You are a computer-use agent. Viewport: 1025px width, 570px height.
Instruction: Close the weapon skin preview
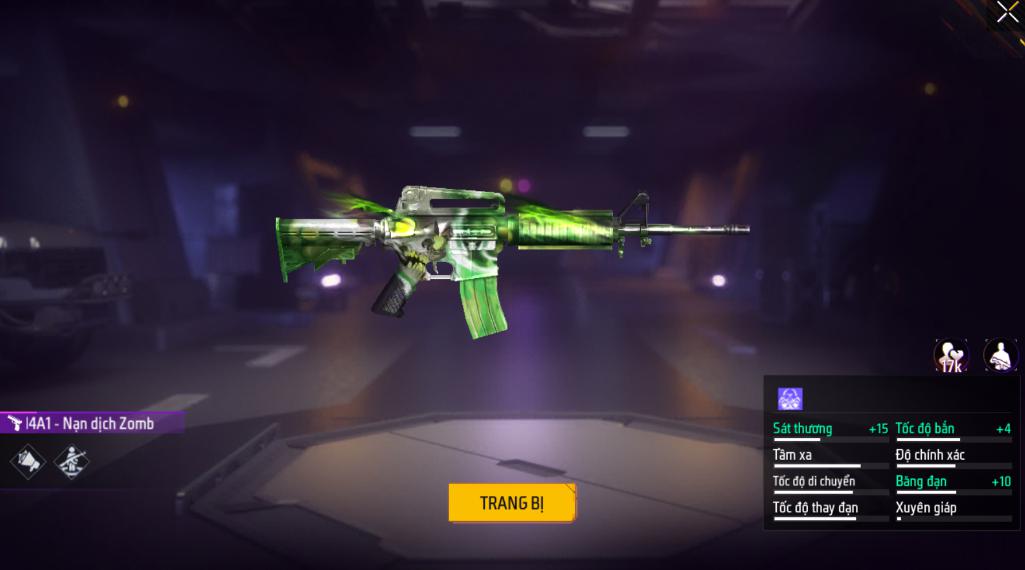click(x=1007, y=12)
